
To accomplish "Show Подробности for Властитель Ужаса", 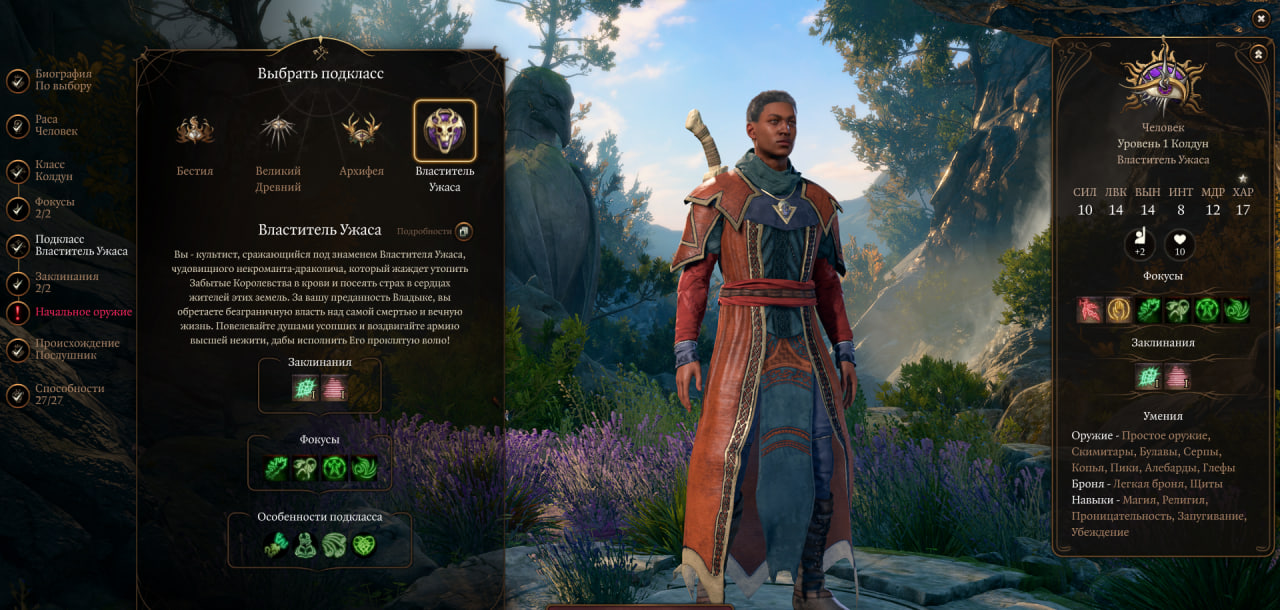I will (463, 231).
